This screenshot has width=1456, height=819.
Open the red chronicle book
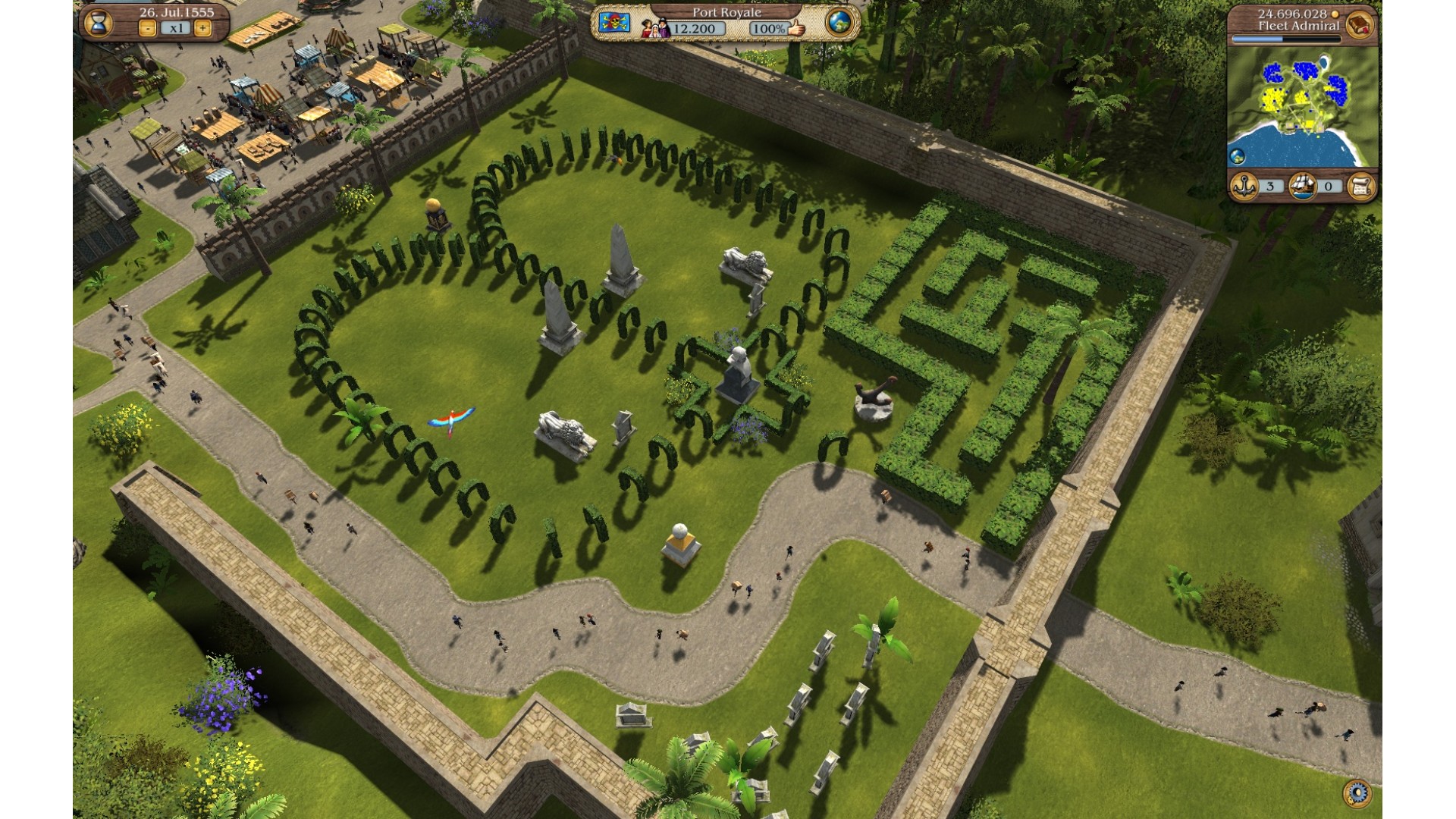coord(1360,24)
